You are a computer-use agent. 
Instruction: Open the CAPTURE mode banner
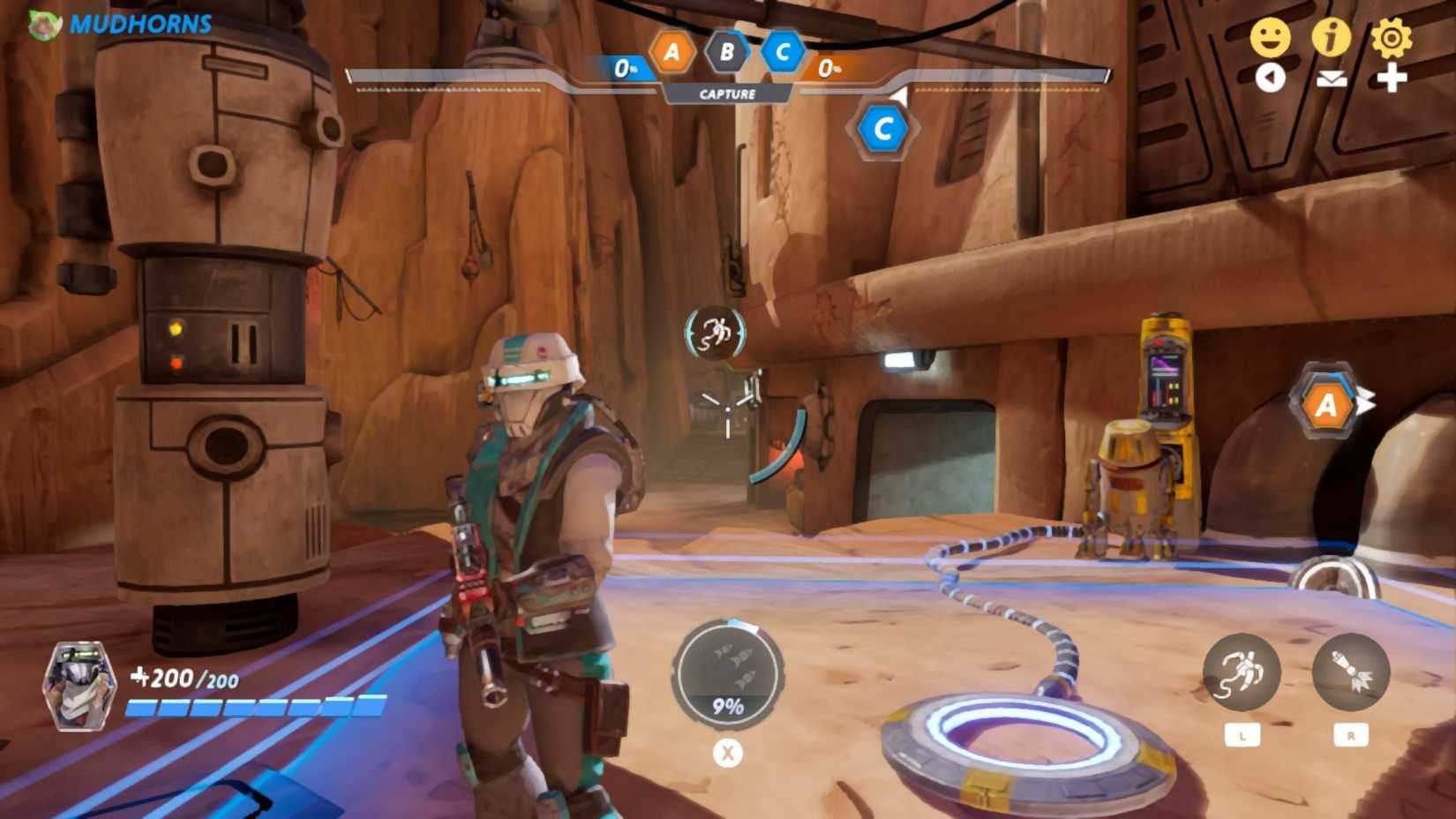pyautogui.click(x=730, y=92)
